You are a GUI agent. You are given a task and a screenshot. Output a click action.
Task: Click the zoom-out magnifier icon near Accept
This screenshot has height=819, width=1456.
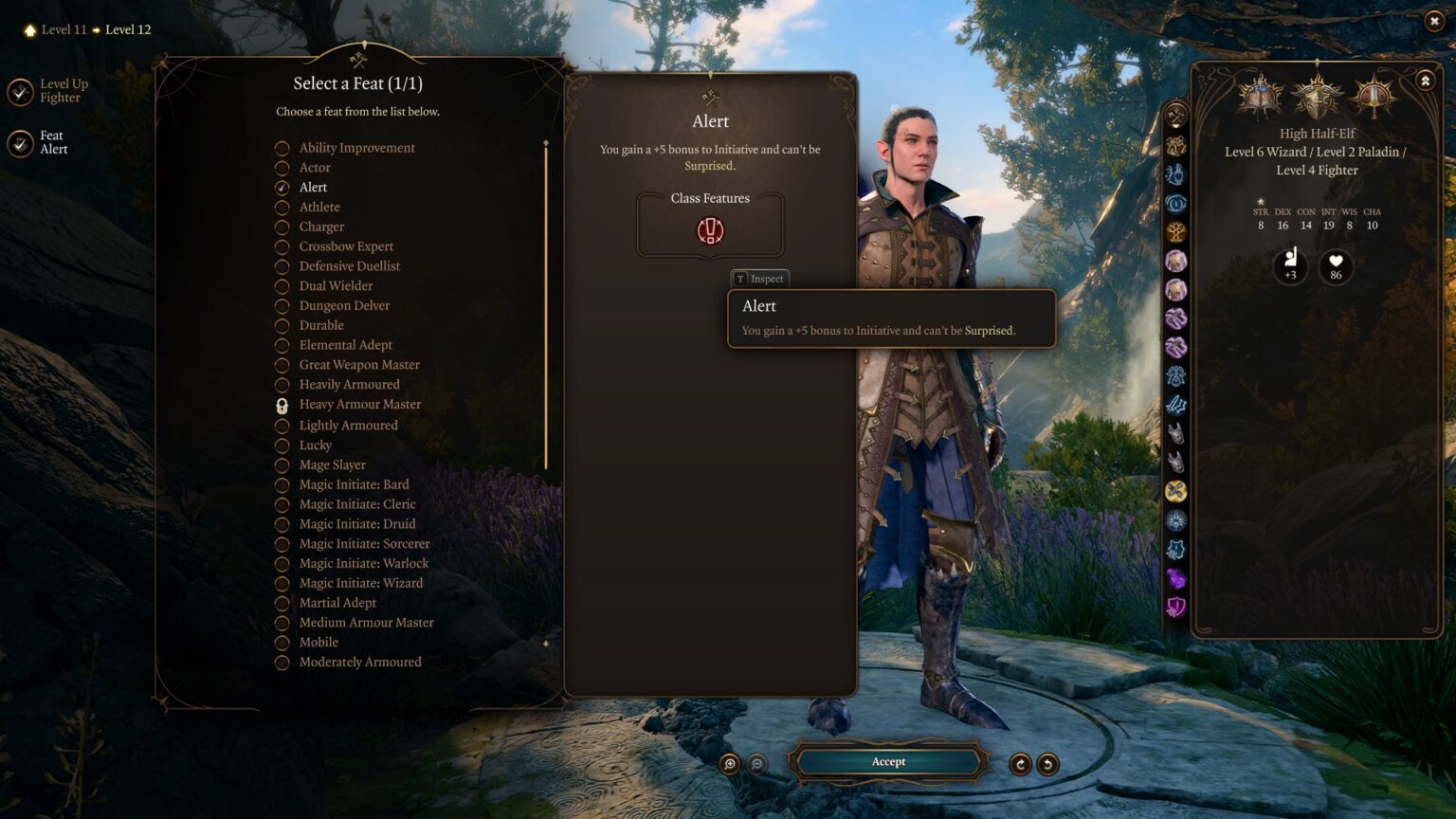coord(755,762)
